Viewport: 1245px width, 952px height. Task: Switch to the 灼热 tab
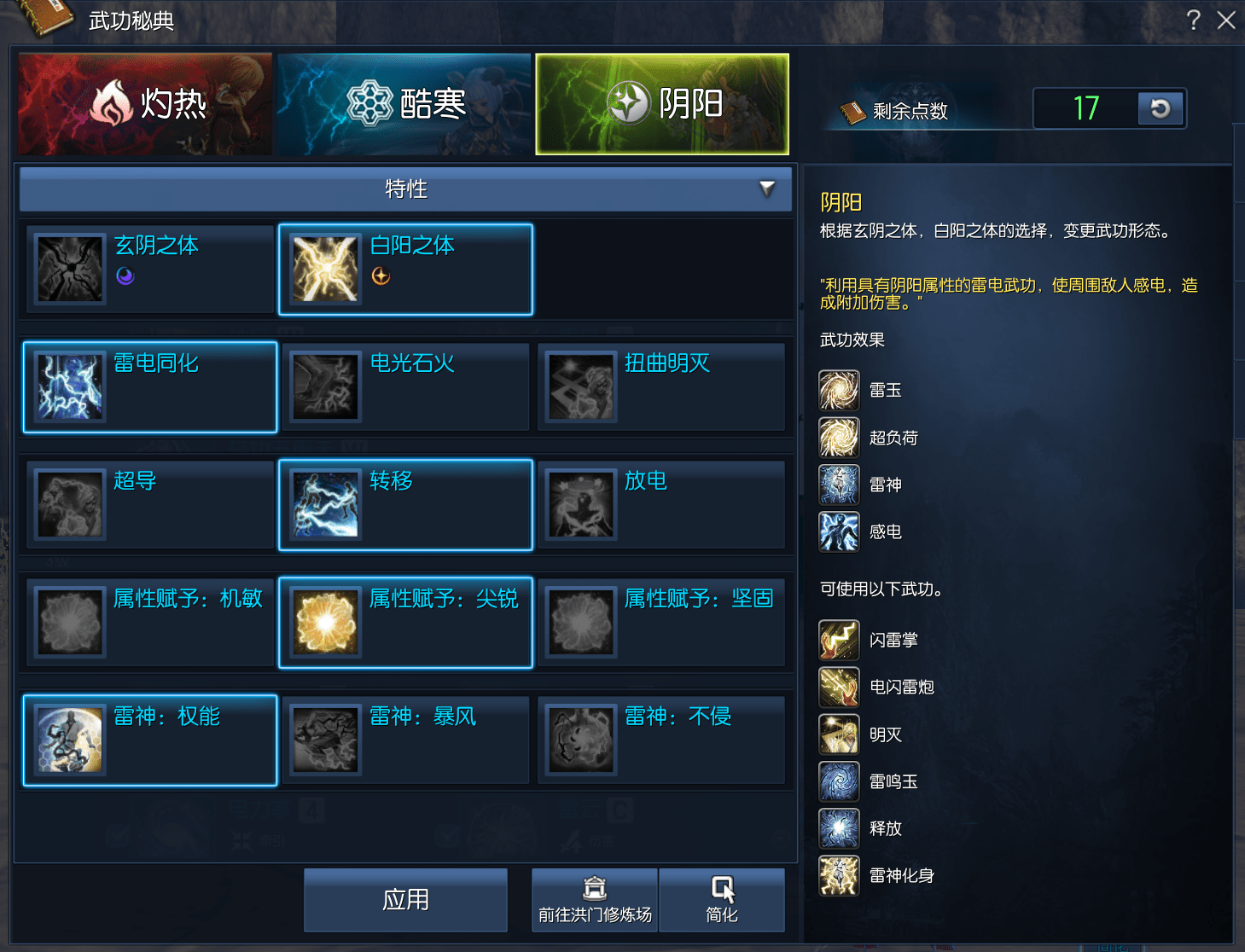point(145,103)
